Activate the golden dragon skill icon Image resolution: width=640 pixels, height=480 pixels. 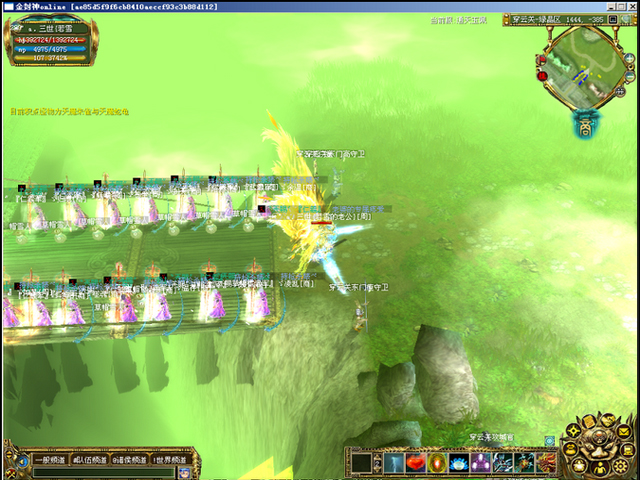coord(547,463)
